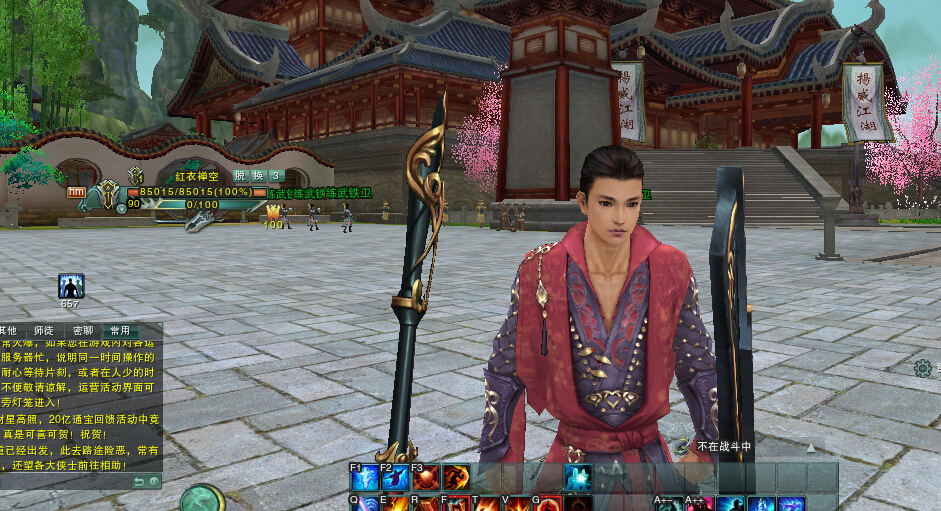Trigger the red running figure skill

(457, 478)
